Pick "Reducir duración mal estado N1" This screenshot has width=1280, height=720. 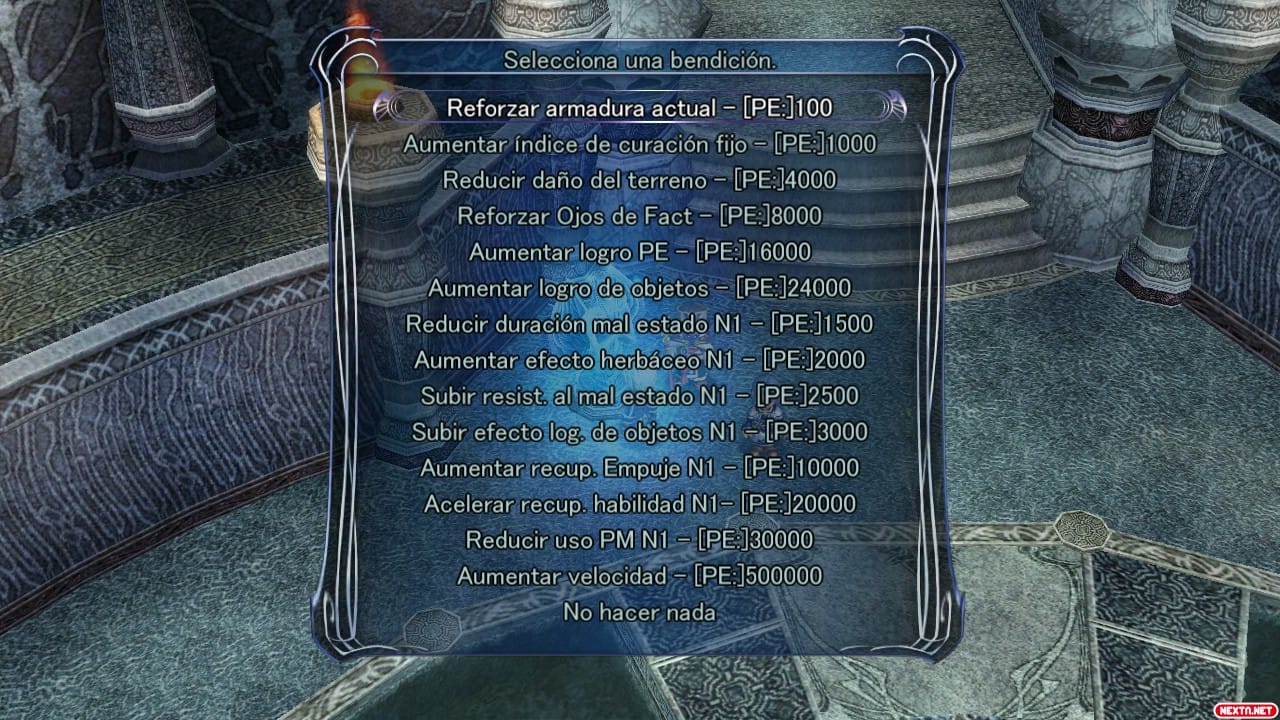(x=640, y=324)
